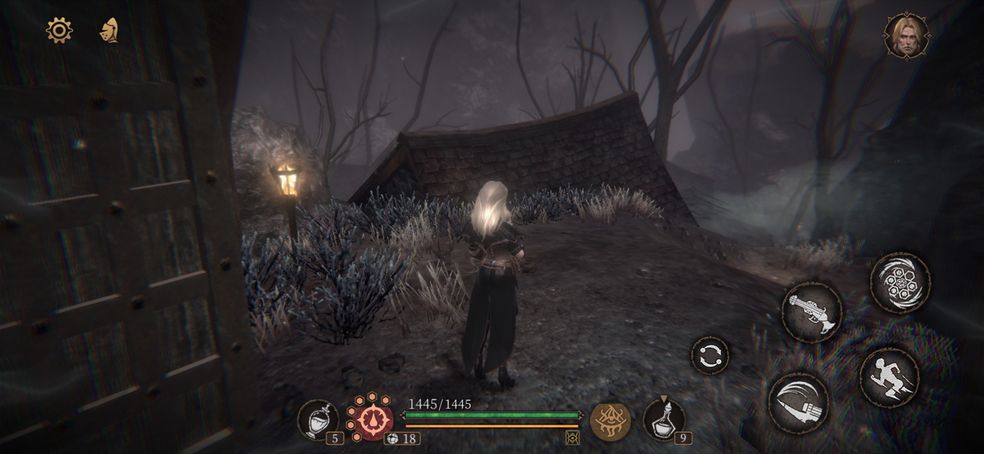The width and height of the screenshot is (984, 454).
Task: Tap the golden eye sigil ability
Action: [x=610, y=421]
